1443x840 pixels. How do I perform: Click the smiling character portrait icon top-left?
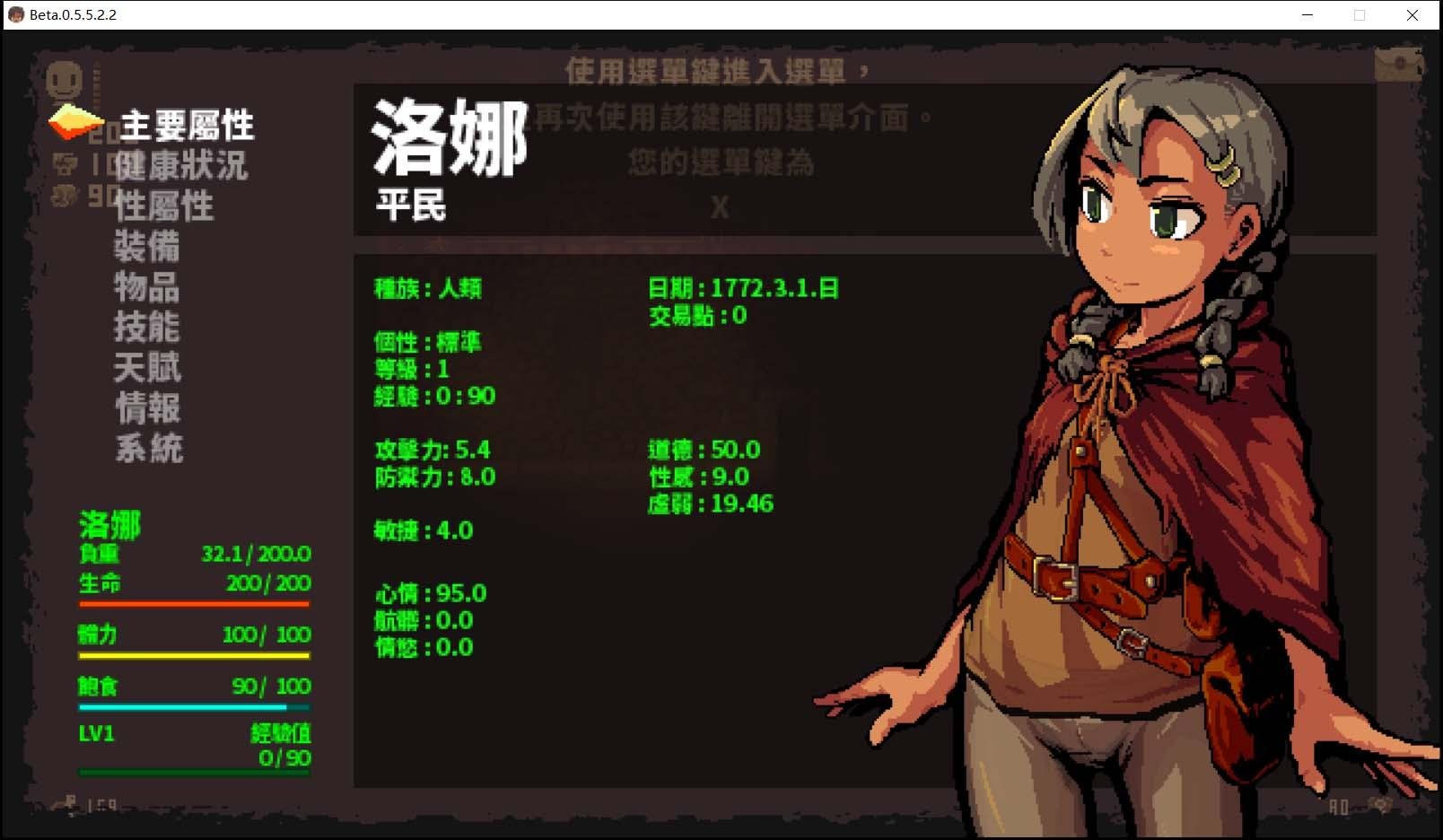pyautogui.click(x=63, y=81)
